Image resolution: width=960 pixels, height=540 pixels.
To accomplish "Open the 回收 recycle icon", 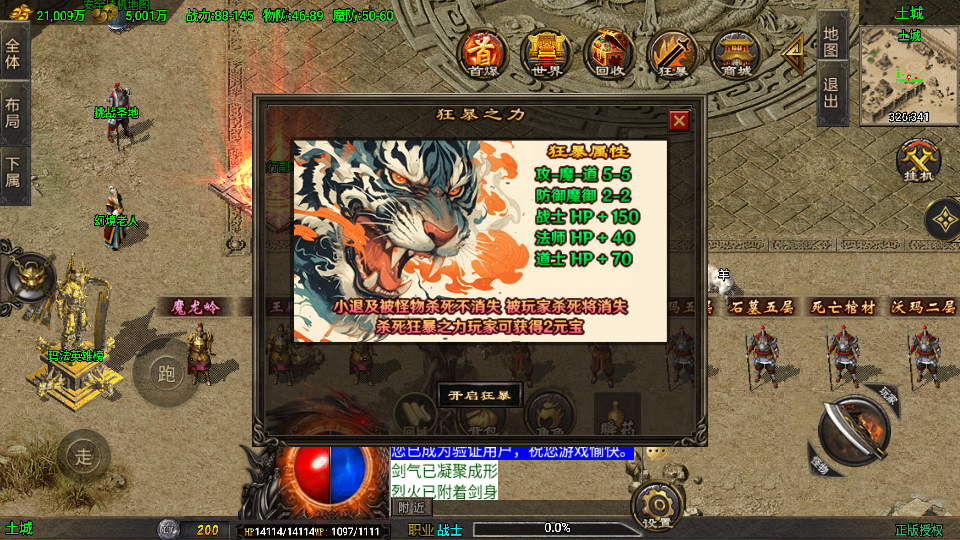I will click(608, 54).
